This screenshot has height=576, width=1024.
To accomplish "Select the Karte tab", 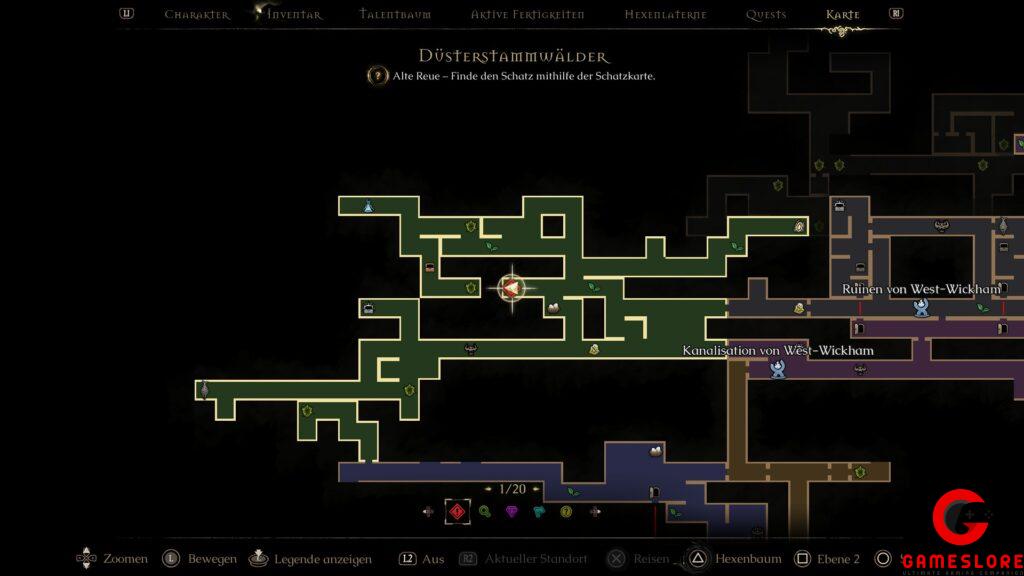I will 843,15.
